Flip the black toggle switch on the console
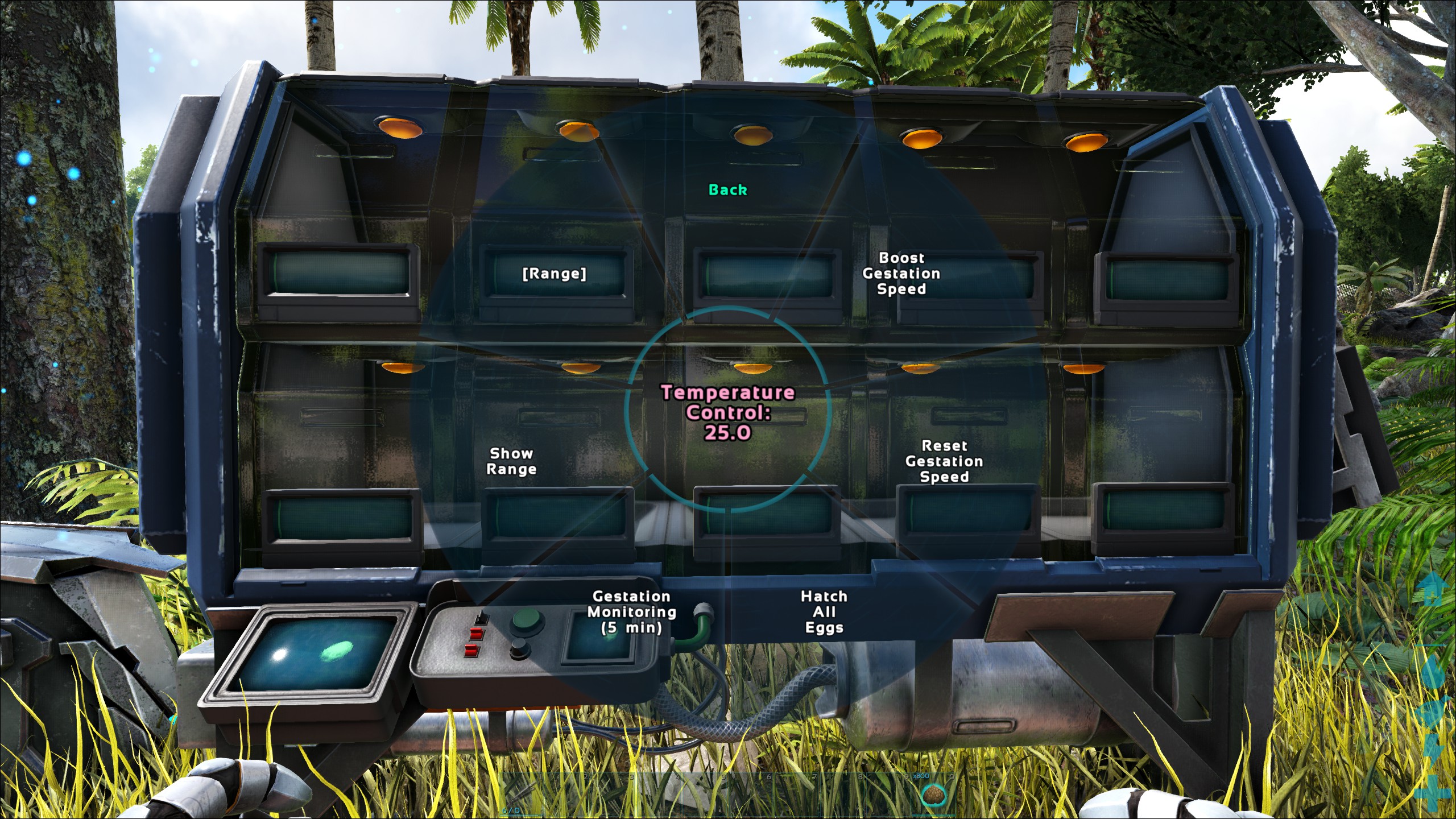Viewport: 1456px width, 819px height. coord(482,619)
